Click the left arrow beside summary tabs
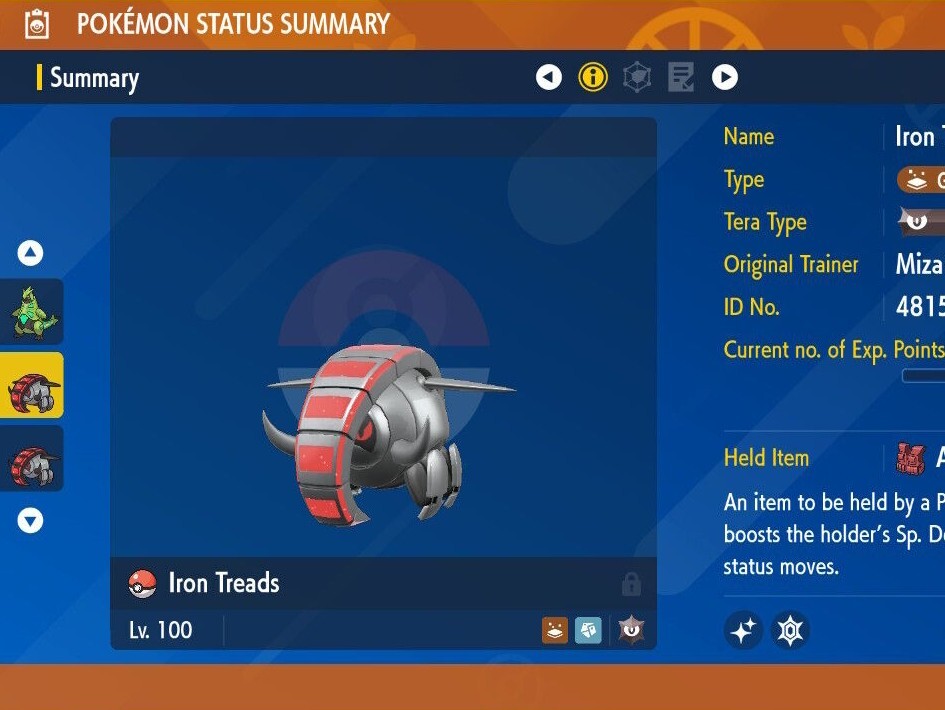Screen dimensions: 945x710 point(549,77)
